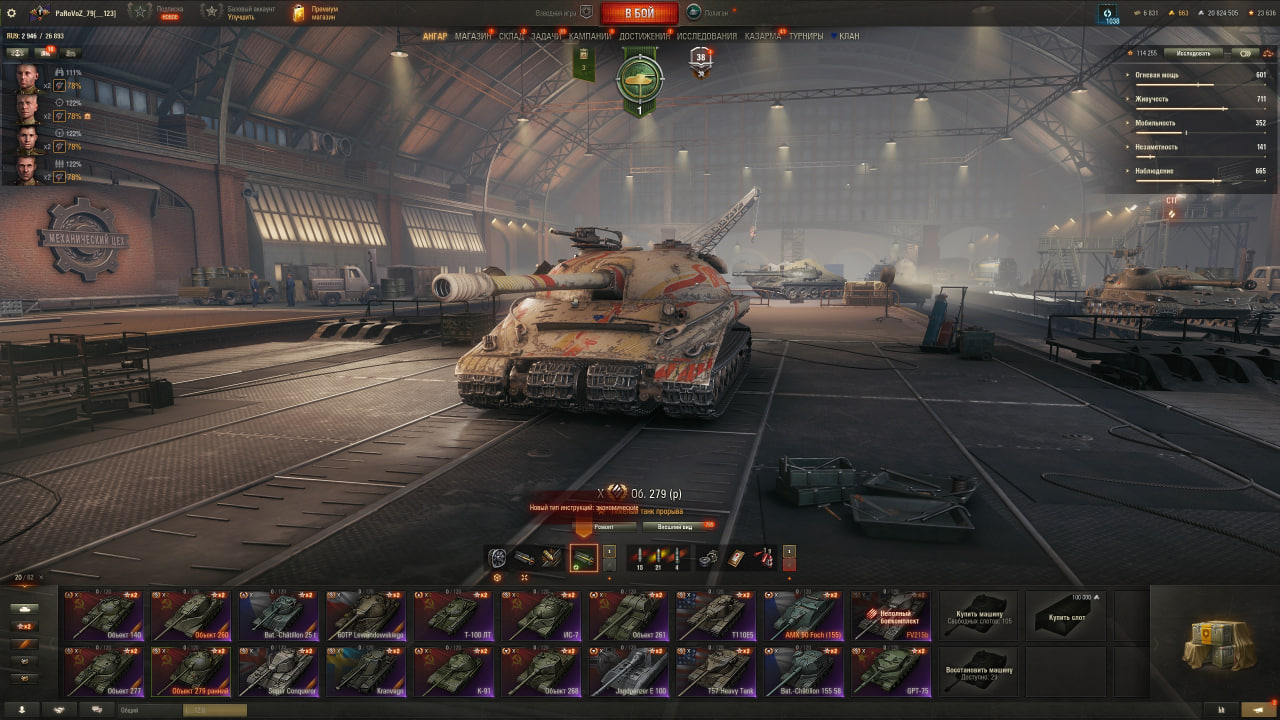The width and height of the screenshot is (1280, 720).
Task: Switch to the Склад tab
Action: click(511, 36)
